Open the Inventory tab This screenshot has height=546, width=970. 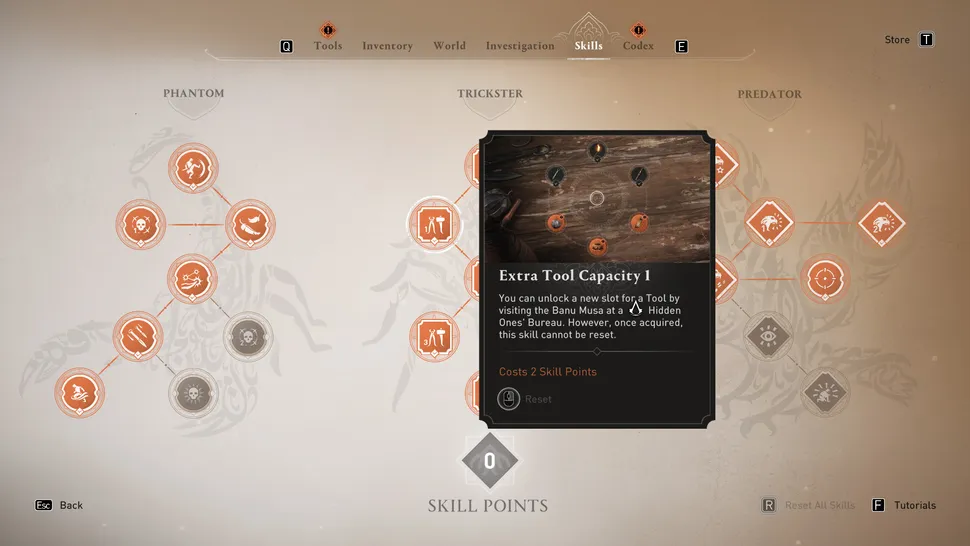[387, 46]
